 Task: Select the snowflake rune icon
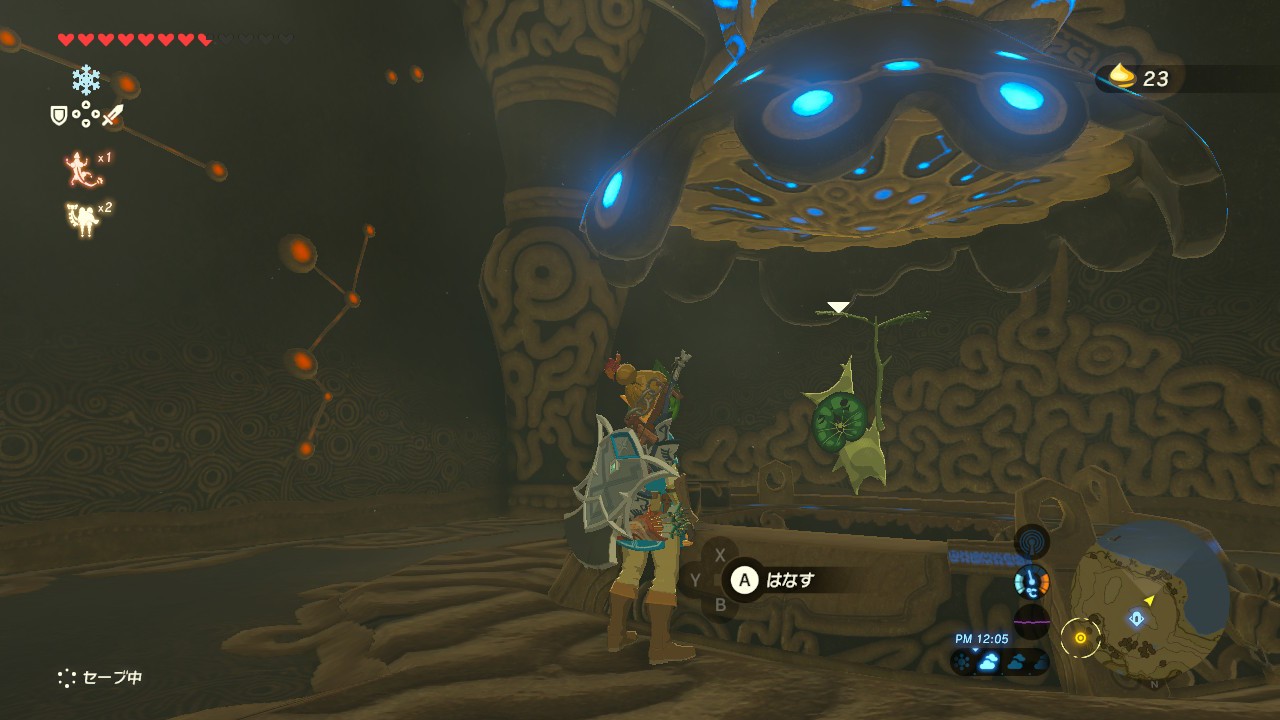coord(86,79)
